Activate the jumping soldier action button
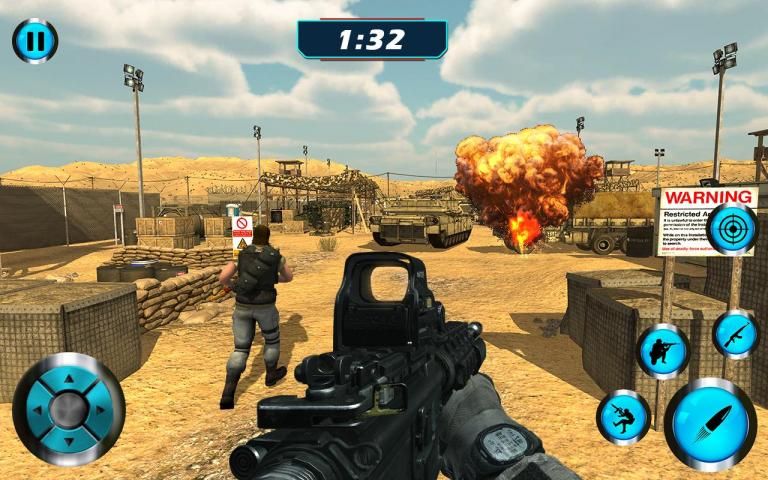The width and height of the screenshot is (768, 480). (624, 417)
